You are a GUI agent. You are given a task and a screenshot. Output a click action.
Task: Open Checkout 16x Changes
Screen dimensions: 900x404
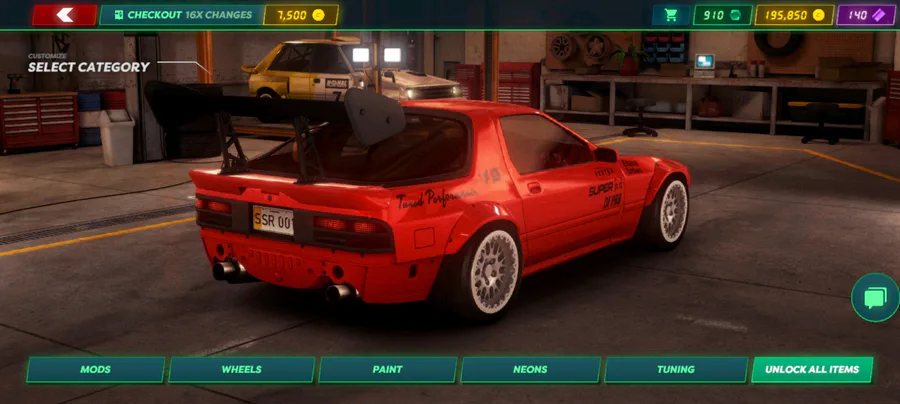(180, 15)
